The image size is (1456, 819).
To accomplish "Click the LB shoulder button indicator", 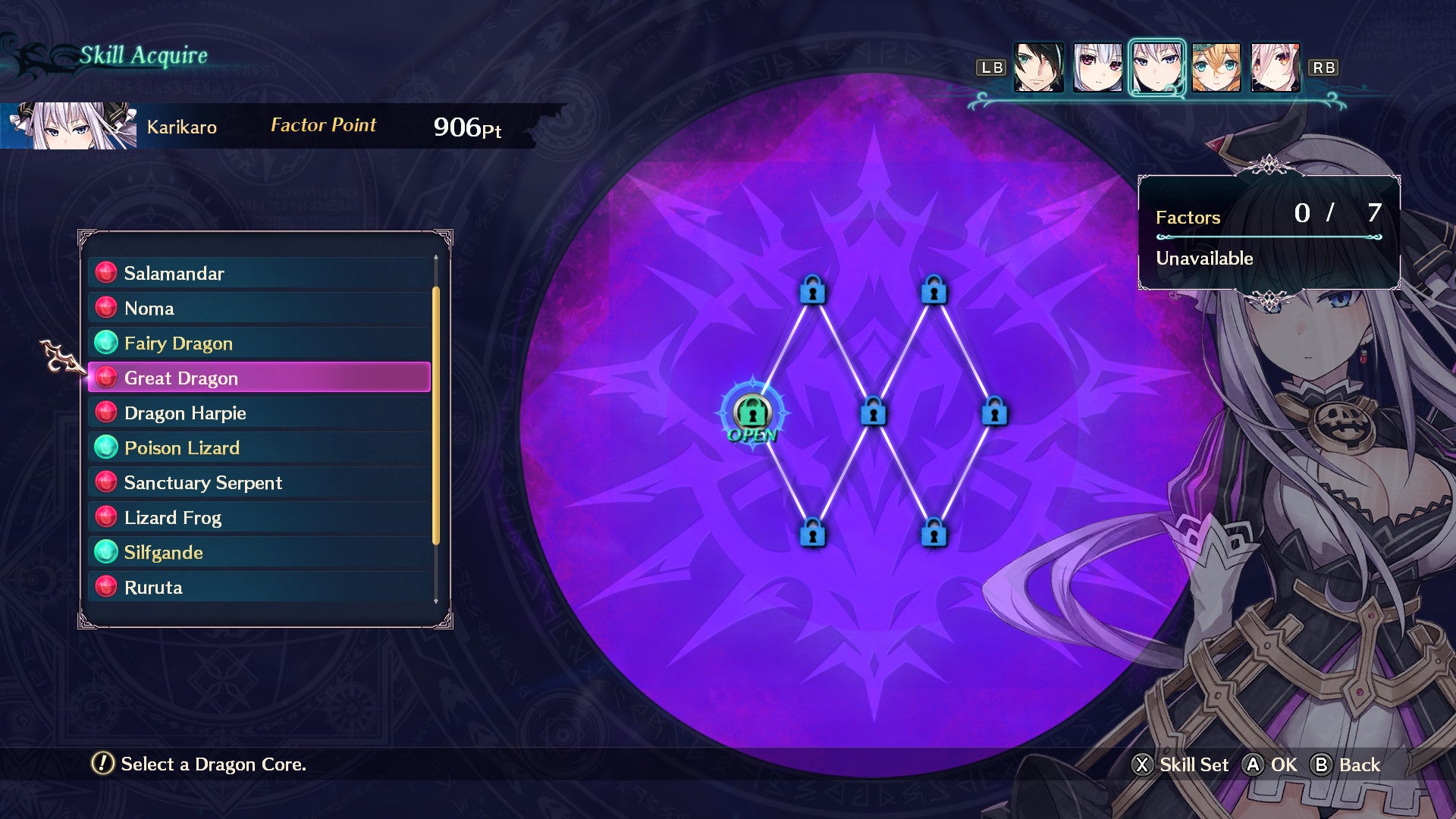I will tap(990, 67).
